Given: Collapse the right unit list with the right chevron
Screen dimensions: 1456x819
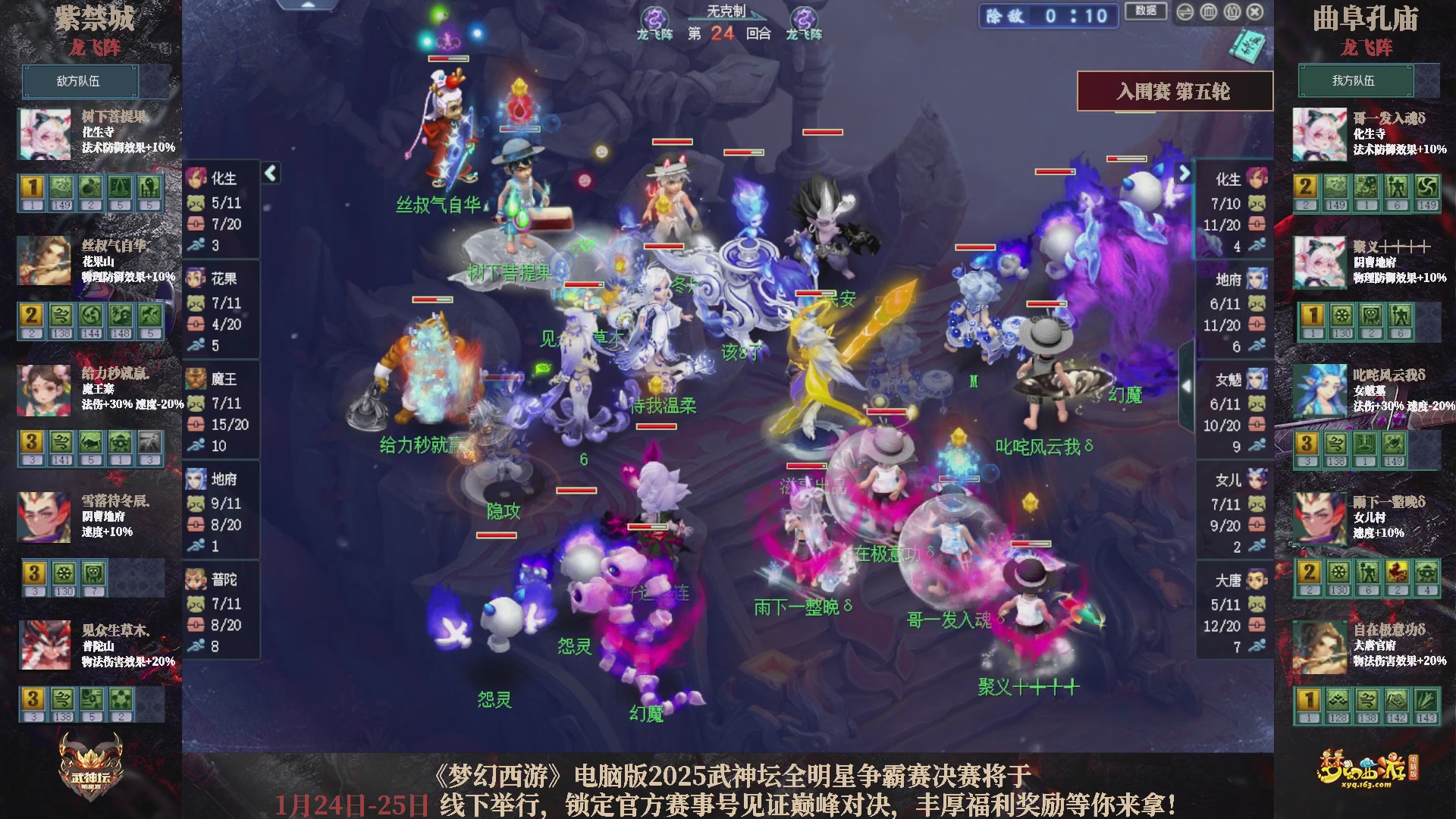Looking at the screenshot, I should pyautogui.click(x=1185, y=174).
